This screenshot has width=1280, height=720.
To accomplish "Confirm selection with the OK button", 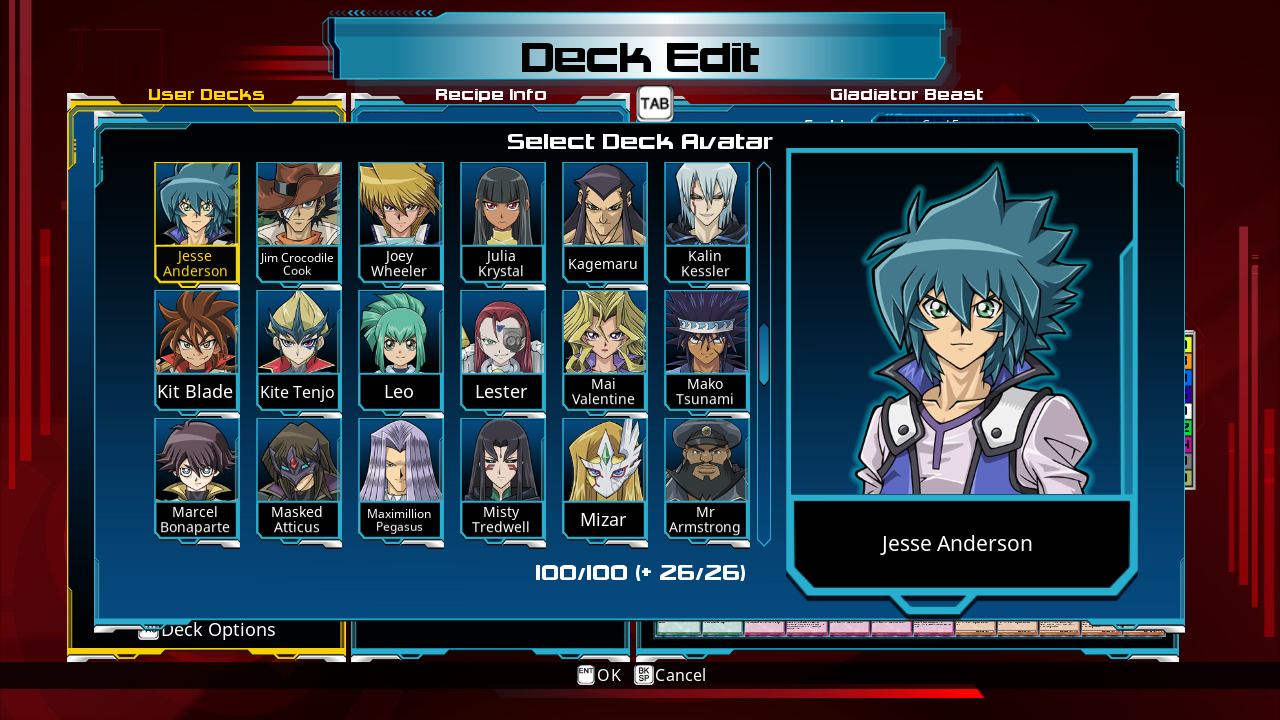I will click(599, 675).
